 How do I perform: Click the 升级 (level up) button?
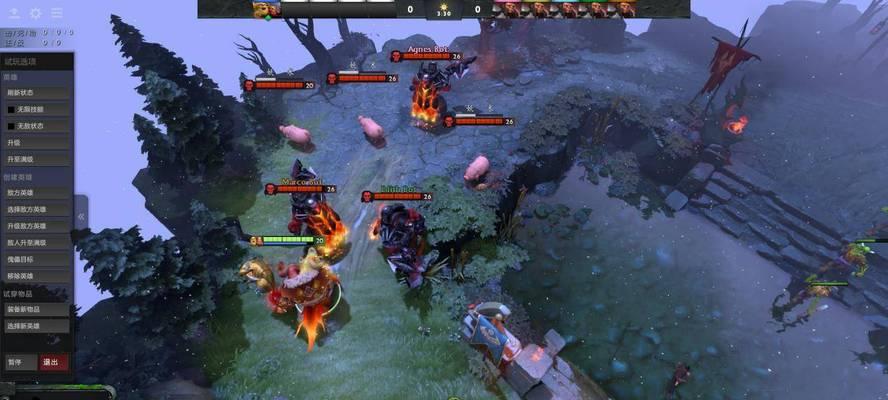[x=36, y=143]
